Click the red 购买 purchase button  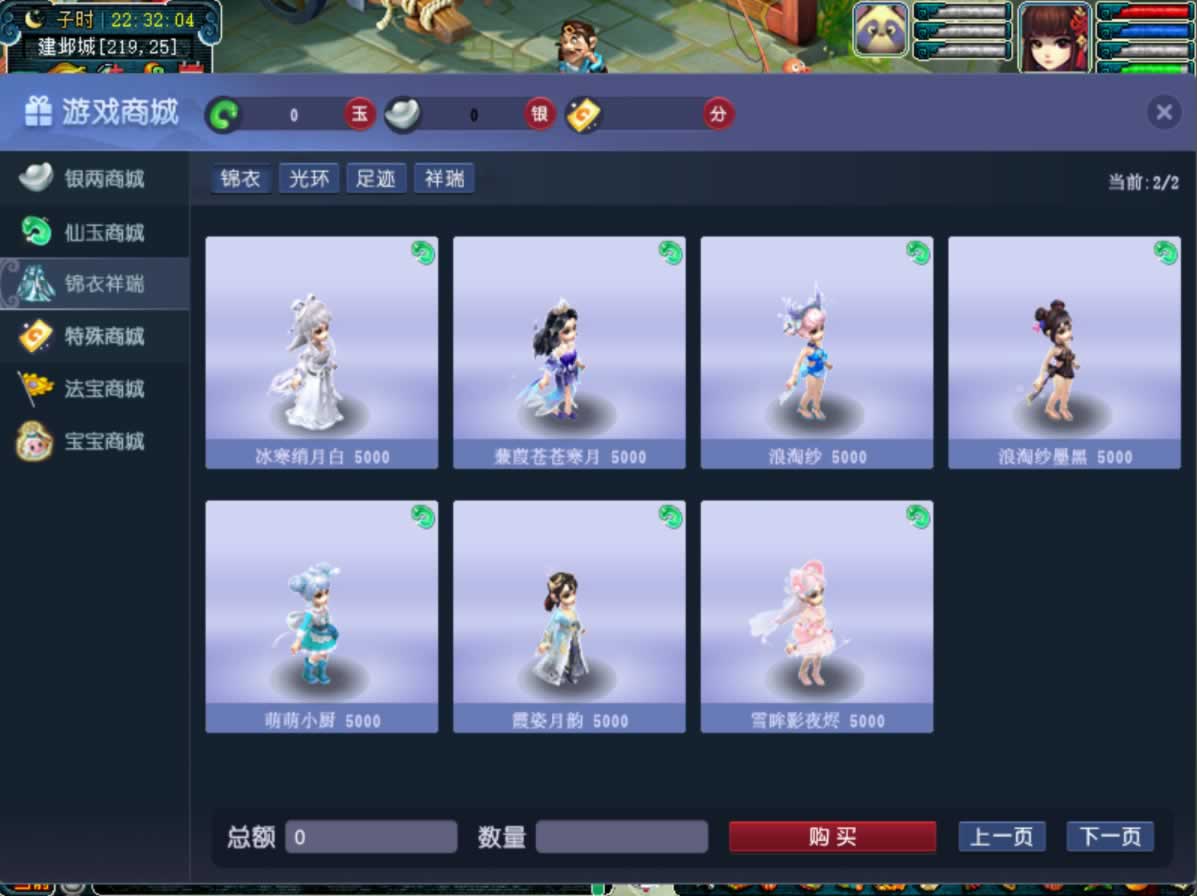832,837
